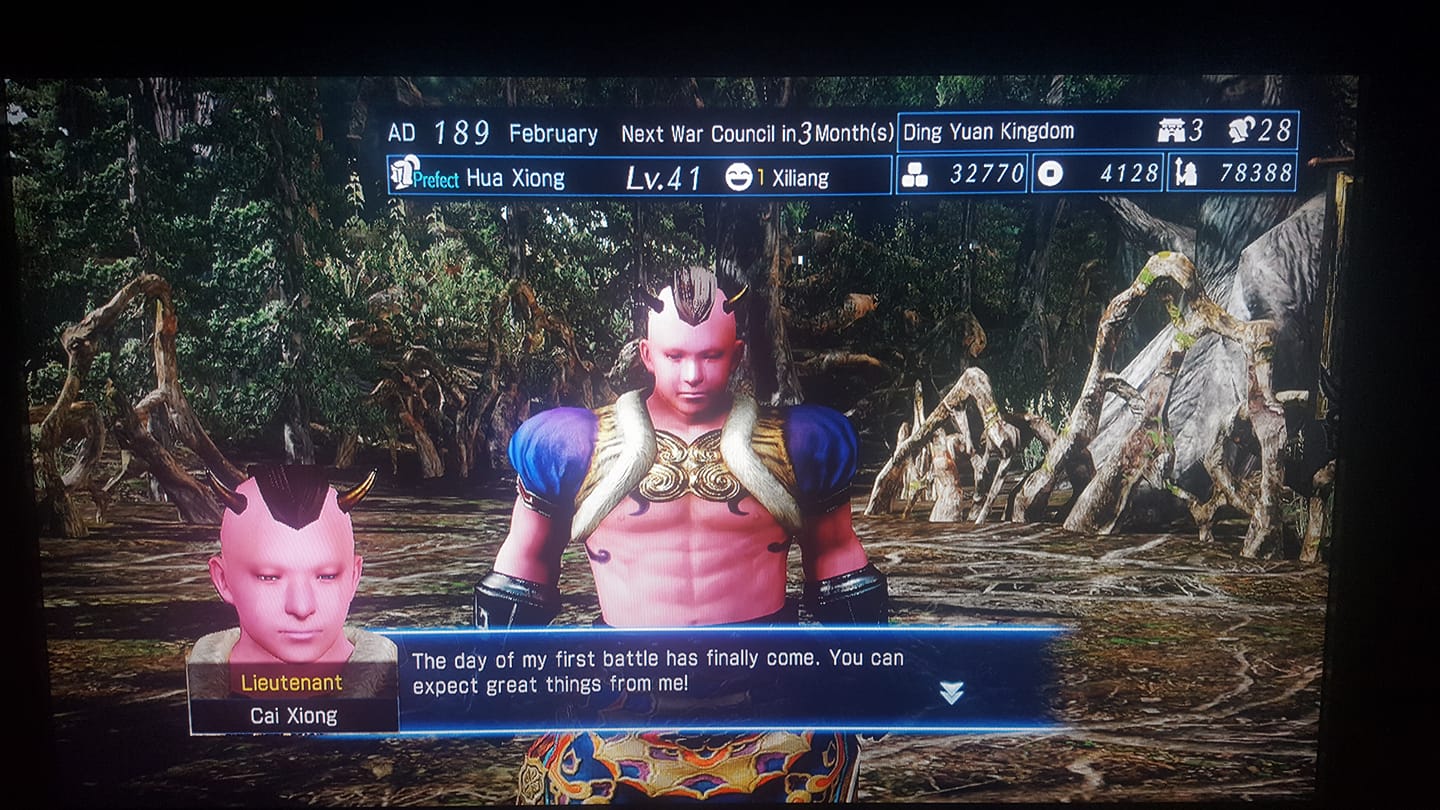Select the Hua Xiong name label
The width and height of the screenshot is (1440, 810).
(x=516, y=177)
